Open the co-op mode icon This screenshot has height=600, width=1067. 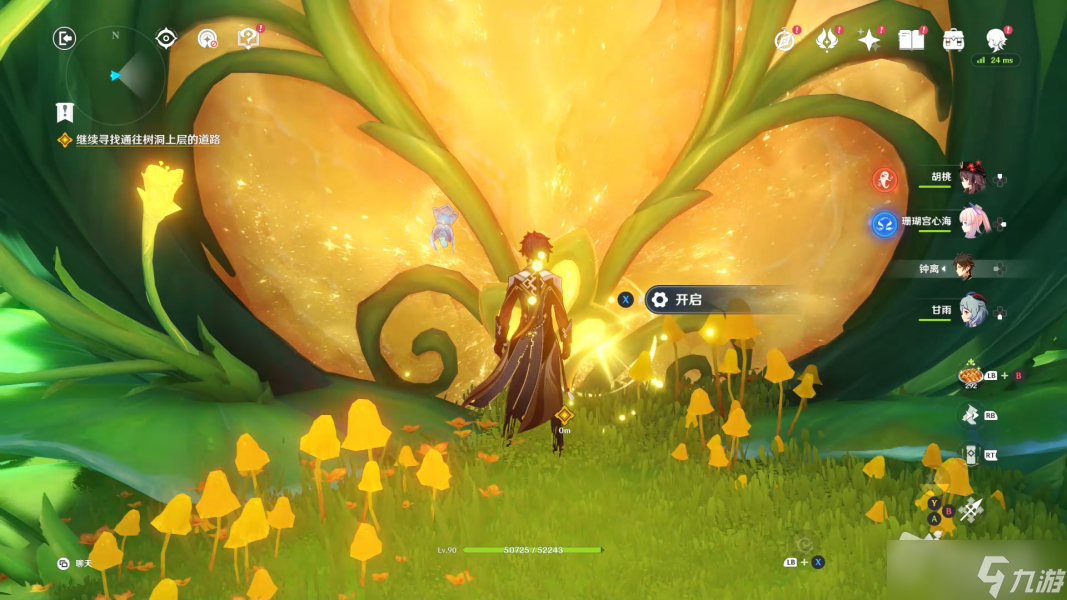coord(207,39)
